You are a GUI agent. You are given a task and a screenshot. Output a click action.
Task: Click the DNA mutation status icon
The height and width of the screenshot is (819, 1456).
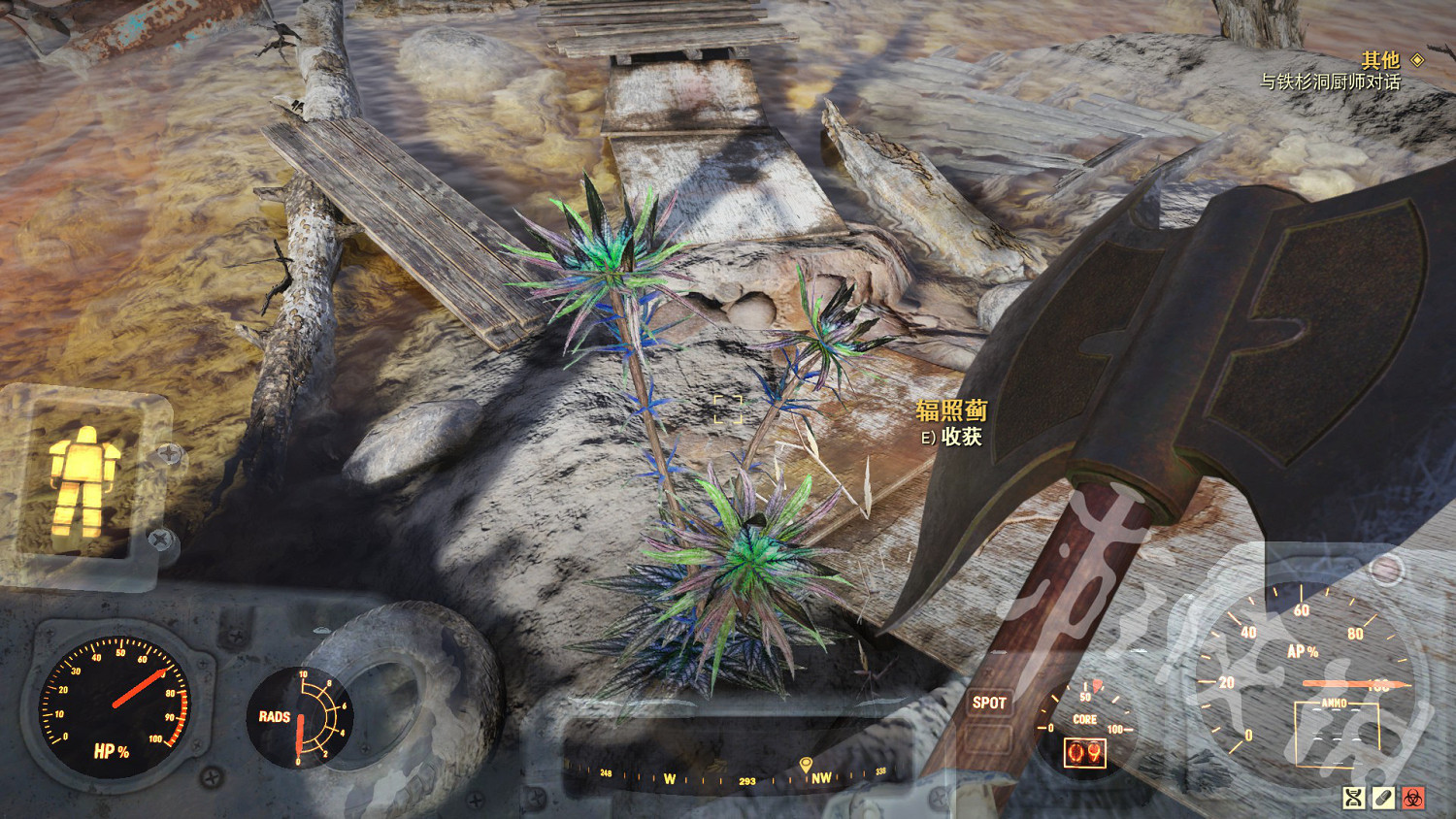(x=1353, y=798)
